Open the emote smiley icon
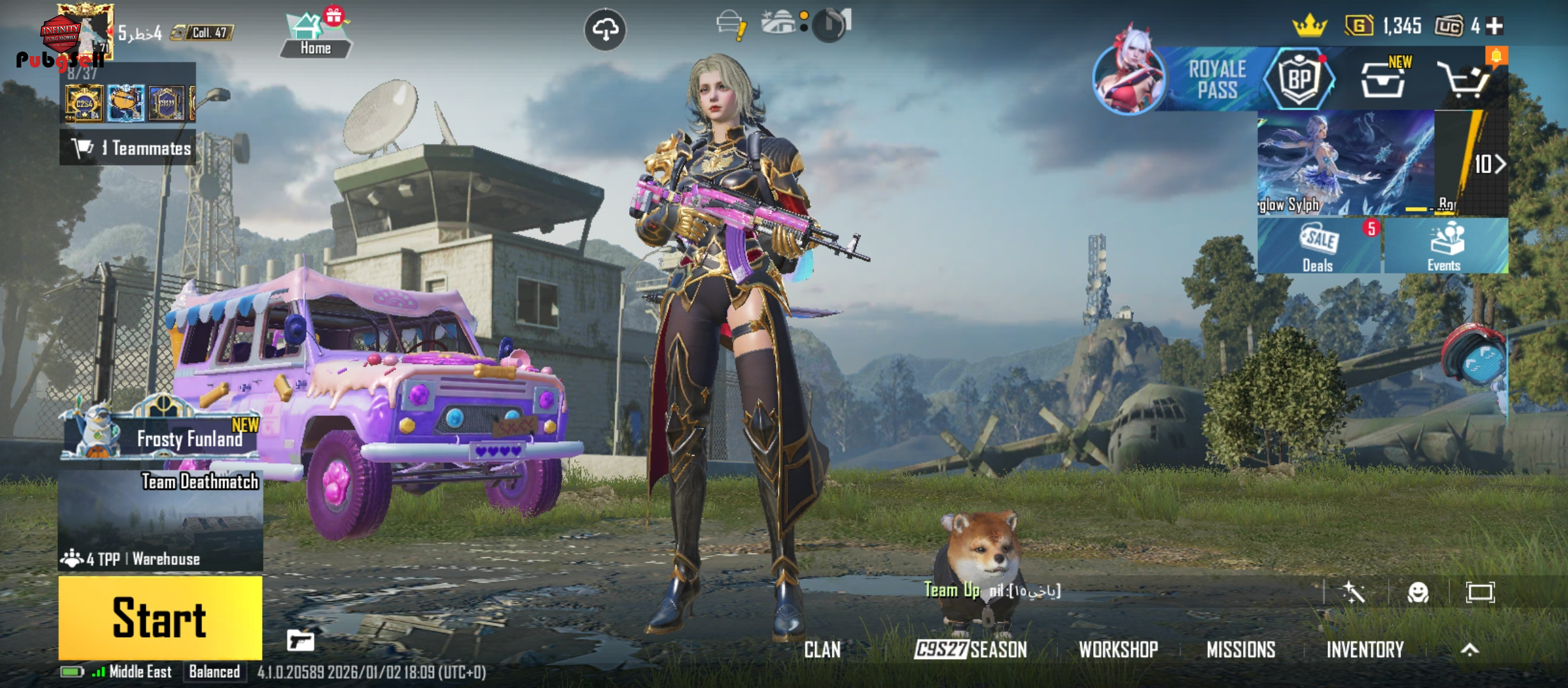Viewport: 1568px width, 688px height. (1418, 593)
